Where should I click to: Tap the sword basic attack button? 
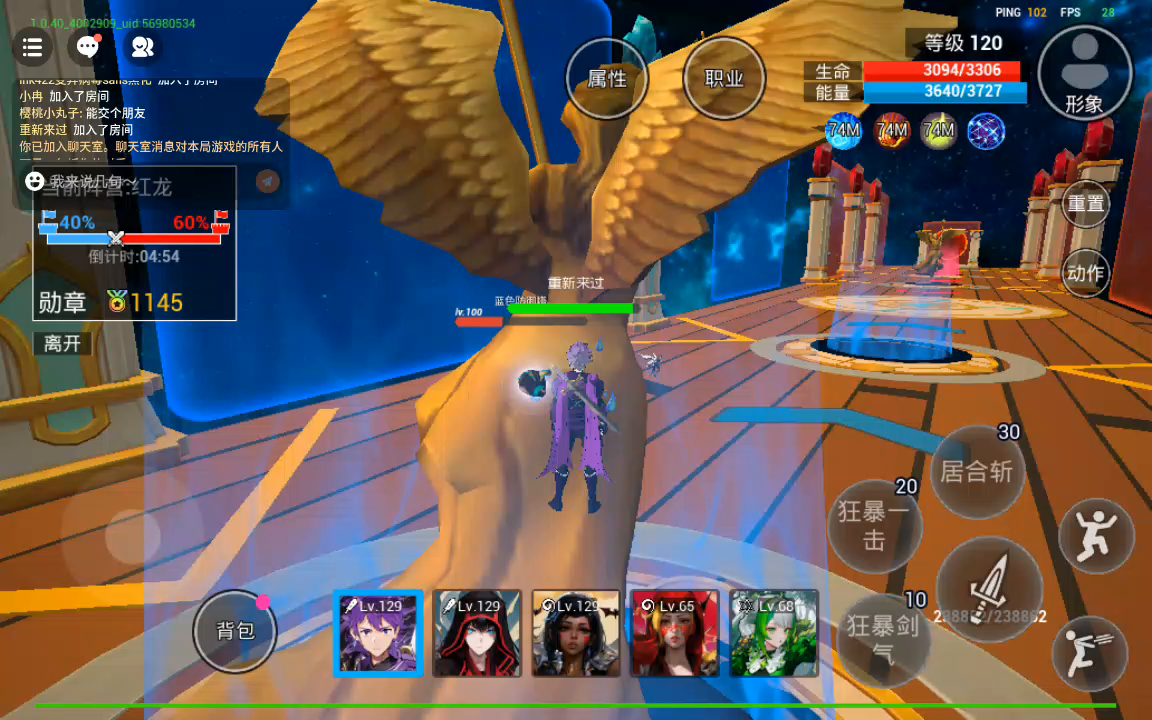988,588
